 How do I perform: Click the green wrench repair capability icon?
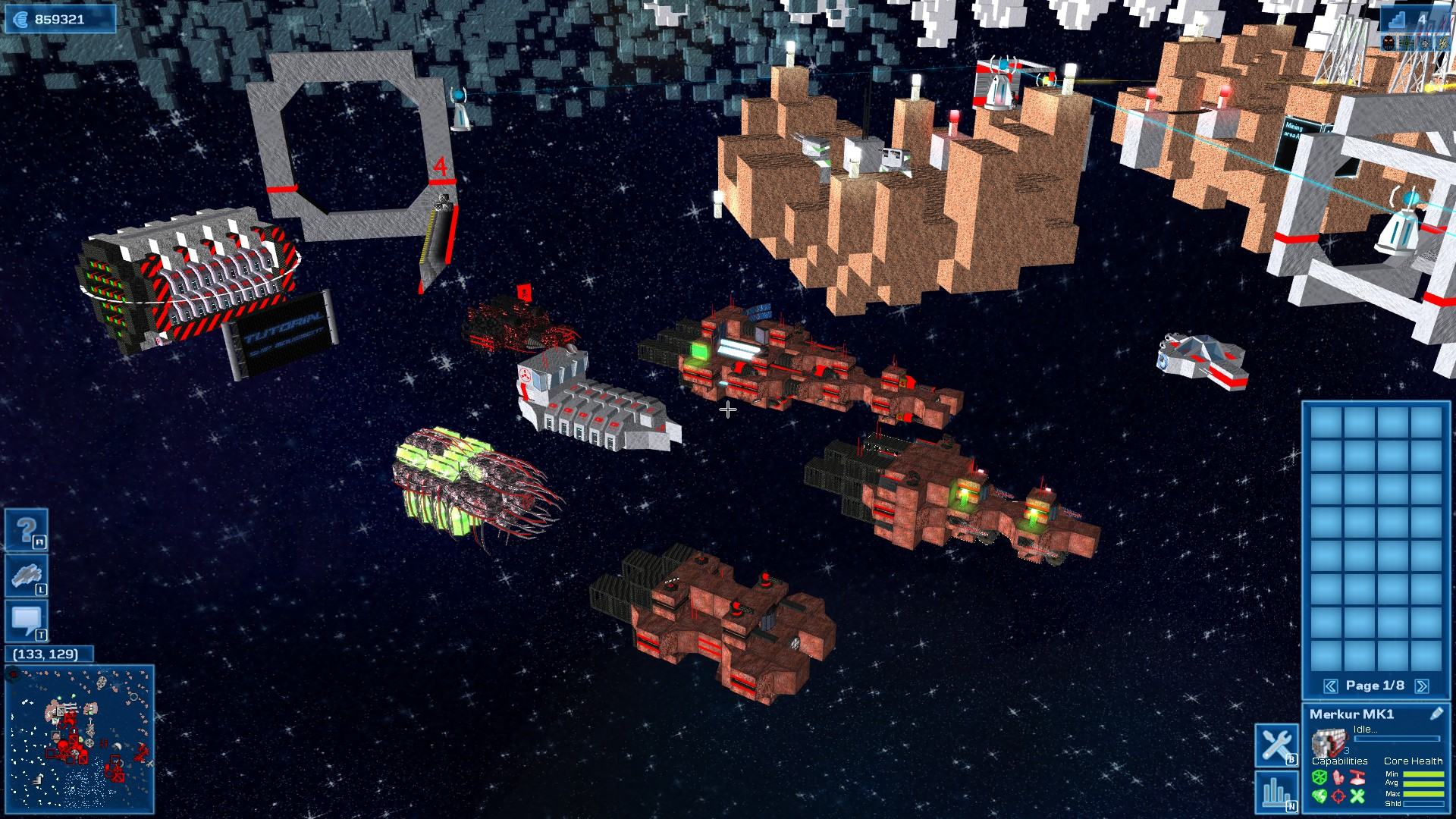click(x=1357, y=795)
